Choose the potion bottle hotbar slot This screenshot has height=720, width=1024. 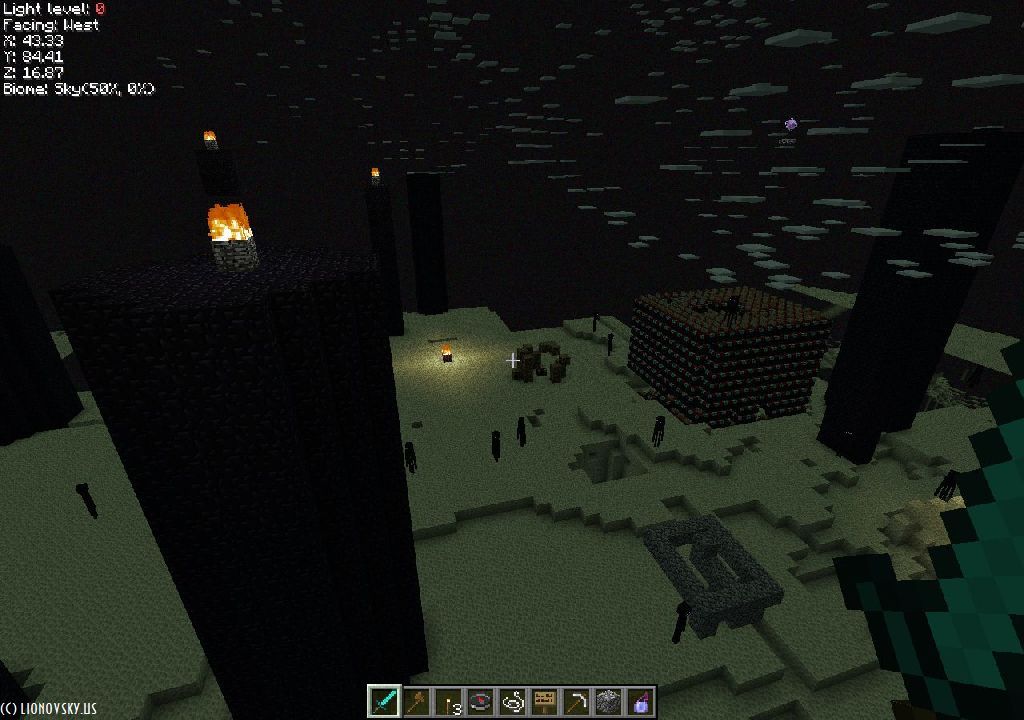[640, 701]
